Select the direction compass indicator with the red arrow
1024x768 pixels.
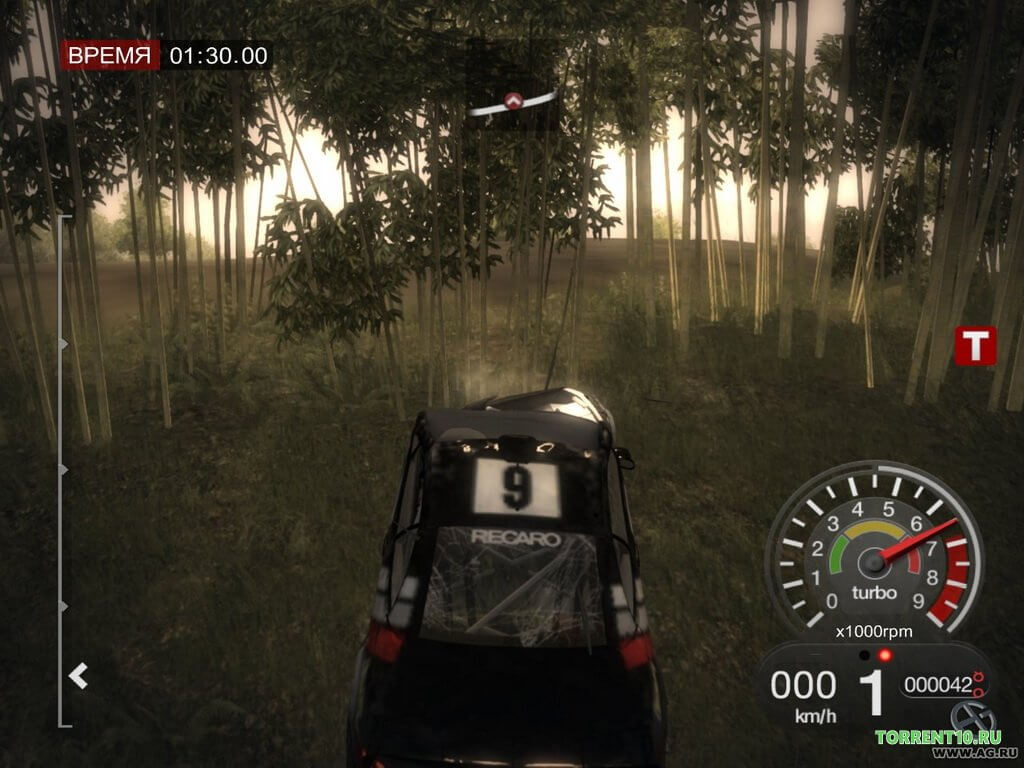tap(513, 101)
